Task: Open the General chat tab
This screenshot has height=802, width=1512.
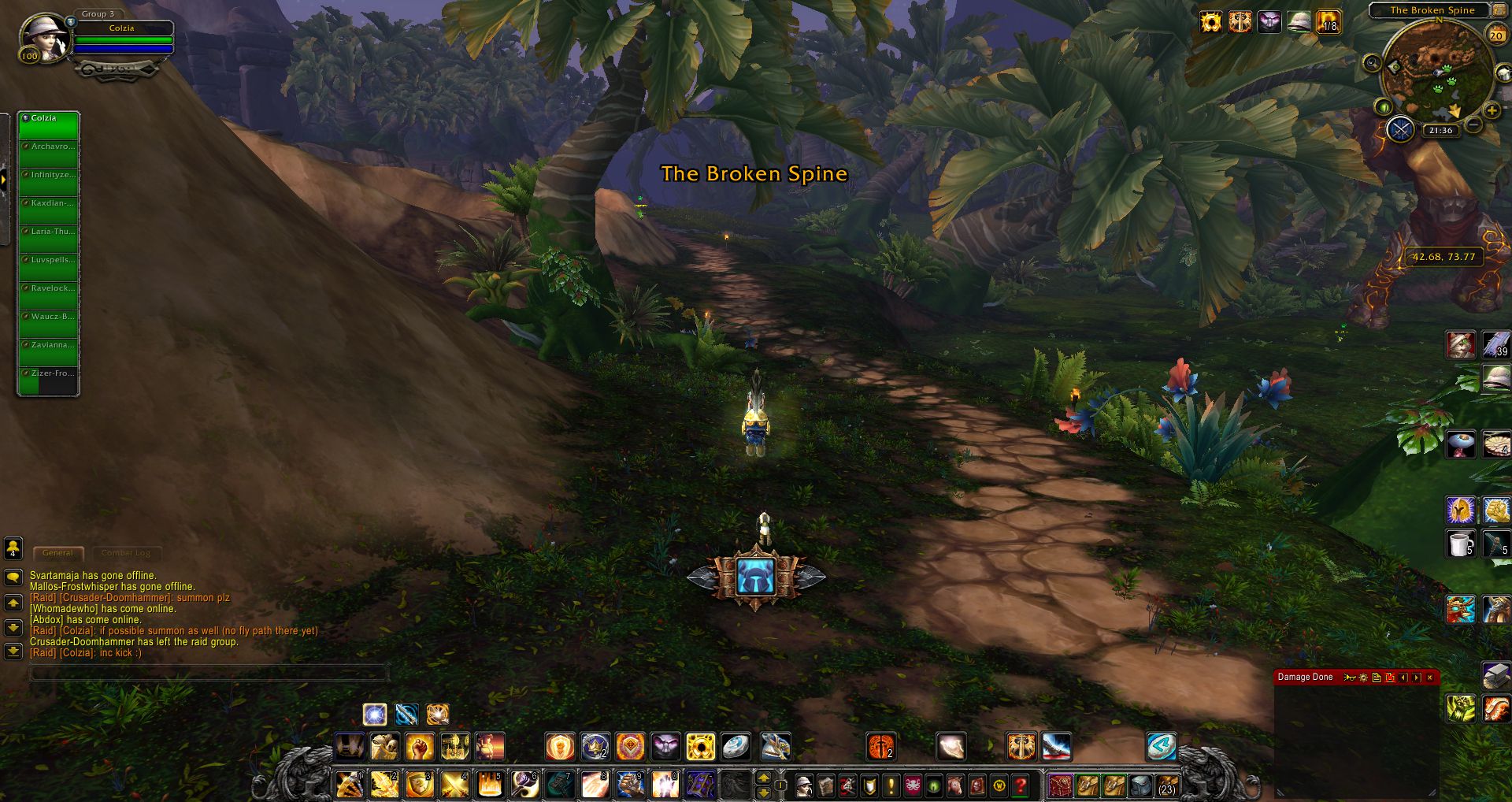Action: (x=57, y=553)
